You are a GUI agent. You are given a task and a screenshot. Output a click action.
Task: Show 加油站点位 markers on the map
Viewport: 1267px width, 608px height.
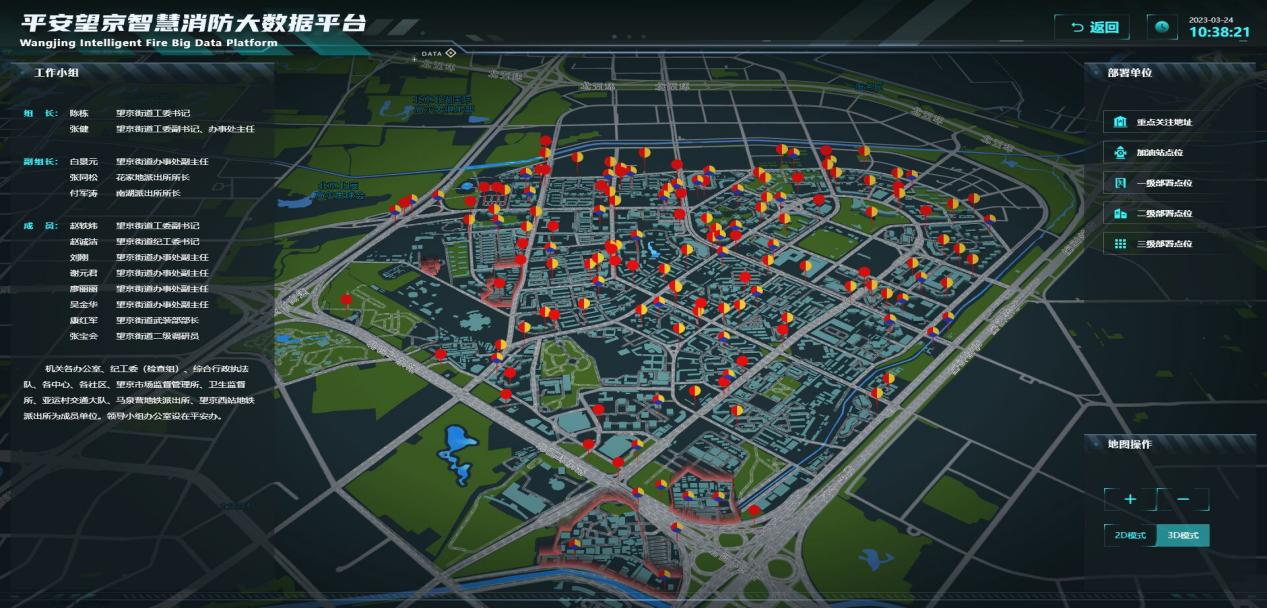[1162, 153]
